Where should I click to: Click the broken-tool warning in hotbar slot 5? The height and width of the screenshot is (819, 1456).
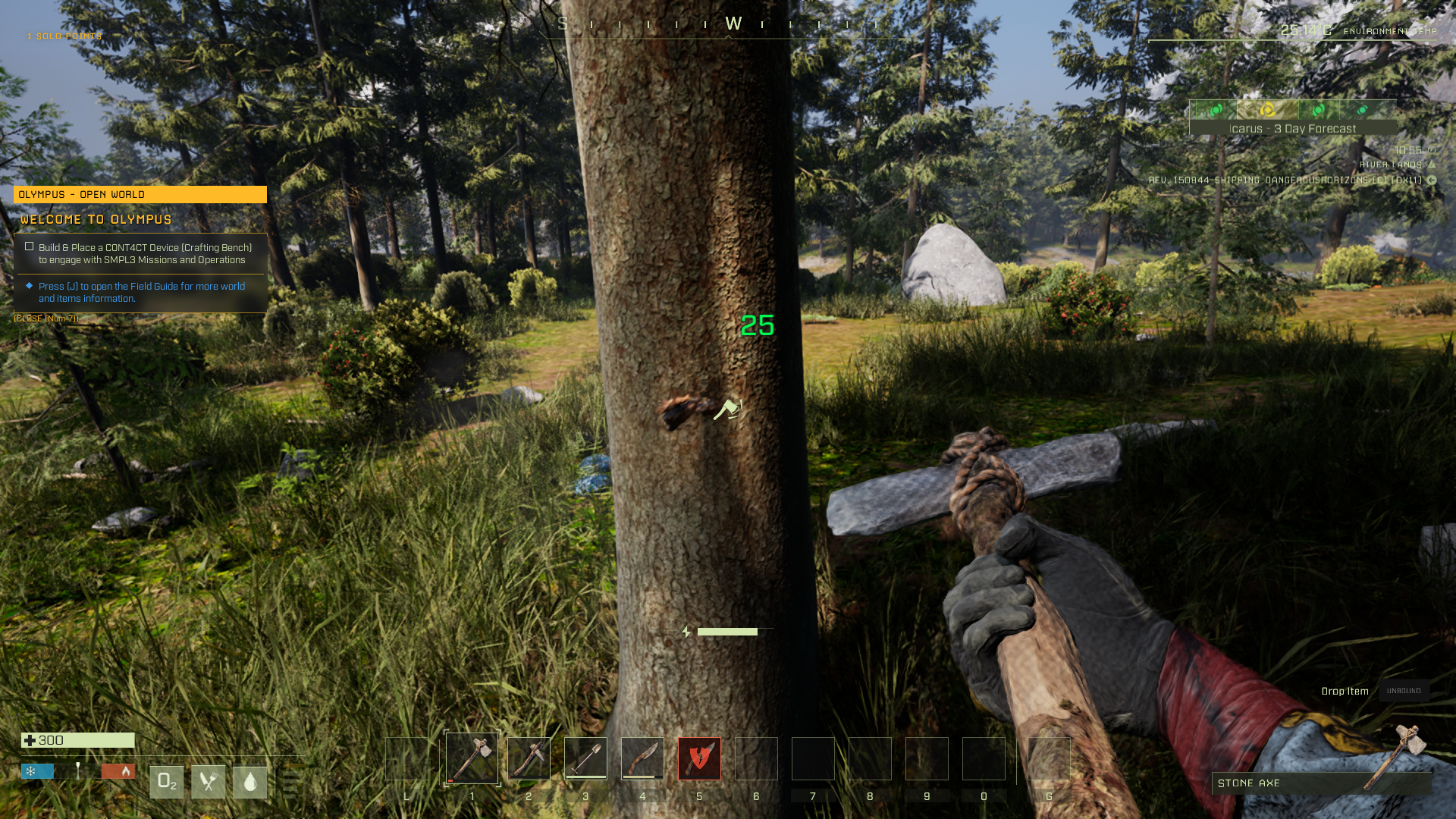coord(700,758)
